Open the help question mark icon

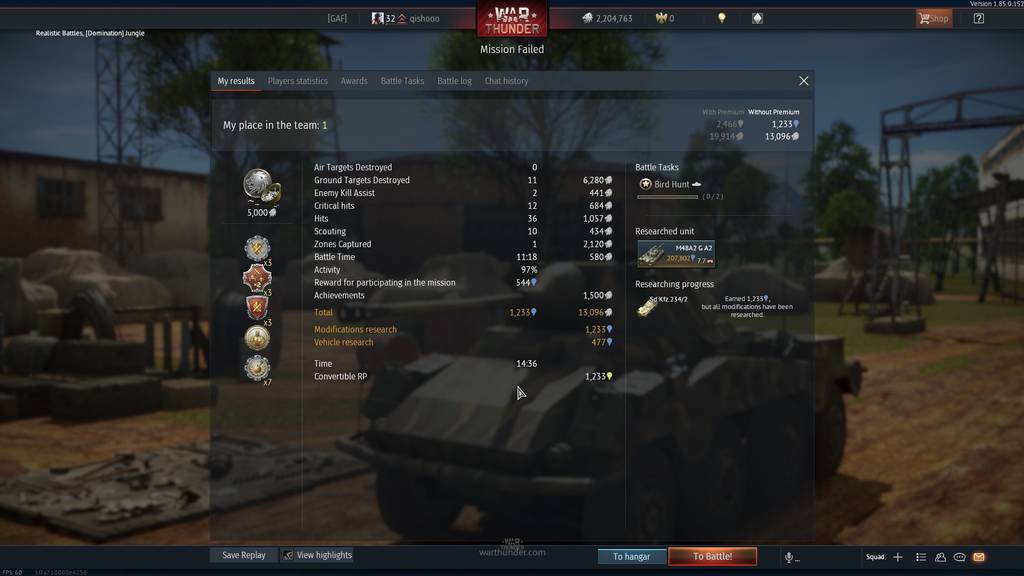[978, 18]
